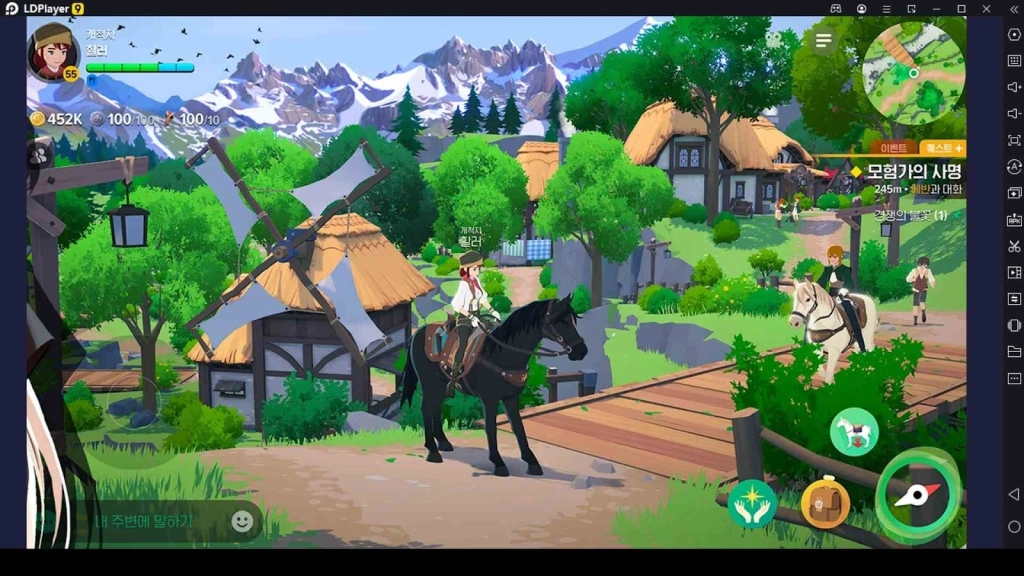Open the player portrait with level 55
This screenshot has height=576, width=1024.
54,50
